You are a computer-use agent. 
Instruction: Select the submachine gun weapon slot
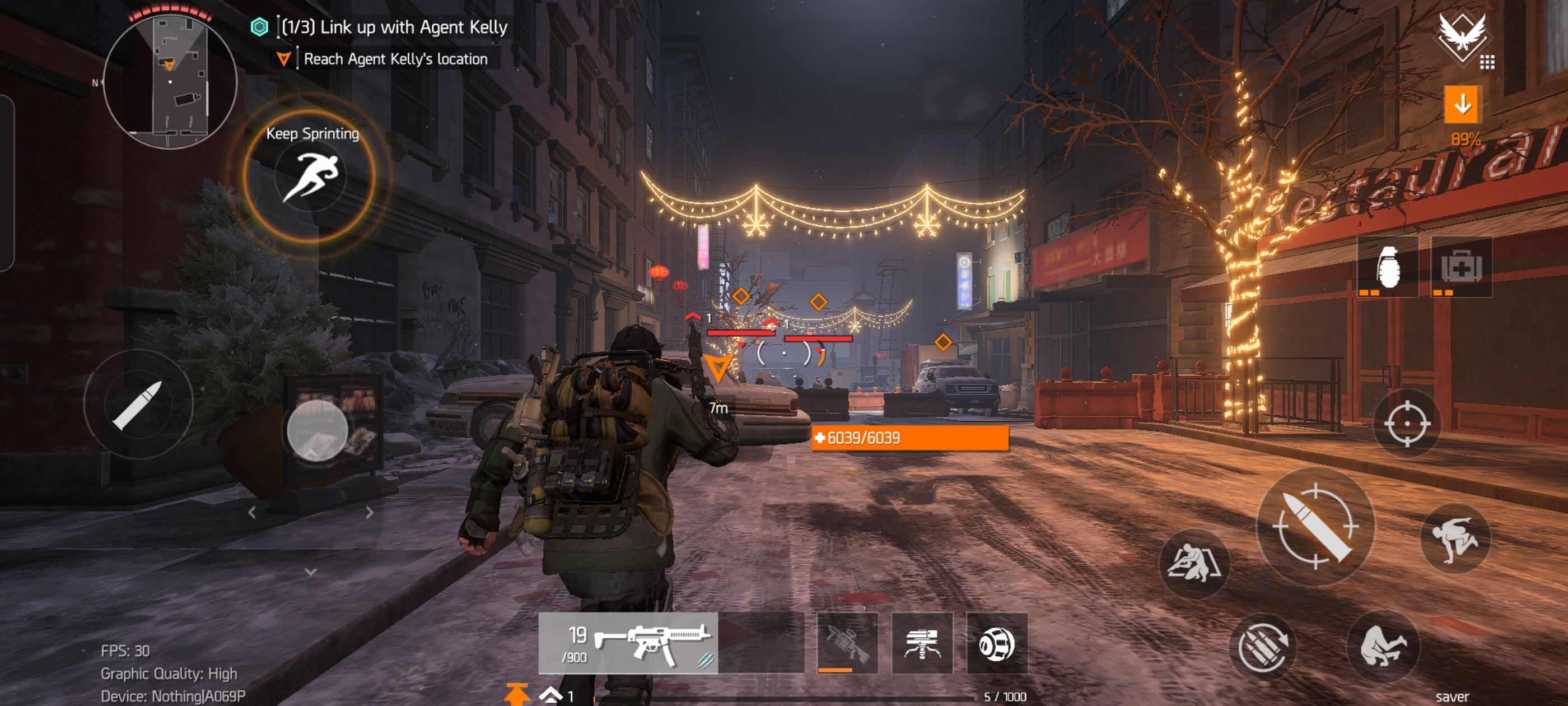[x=628, y=643]
